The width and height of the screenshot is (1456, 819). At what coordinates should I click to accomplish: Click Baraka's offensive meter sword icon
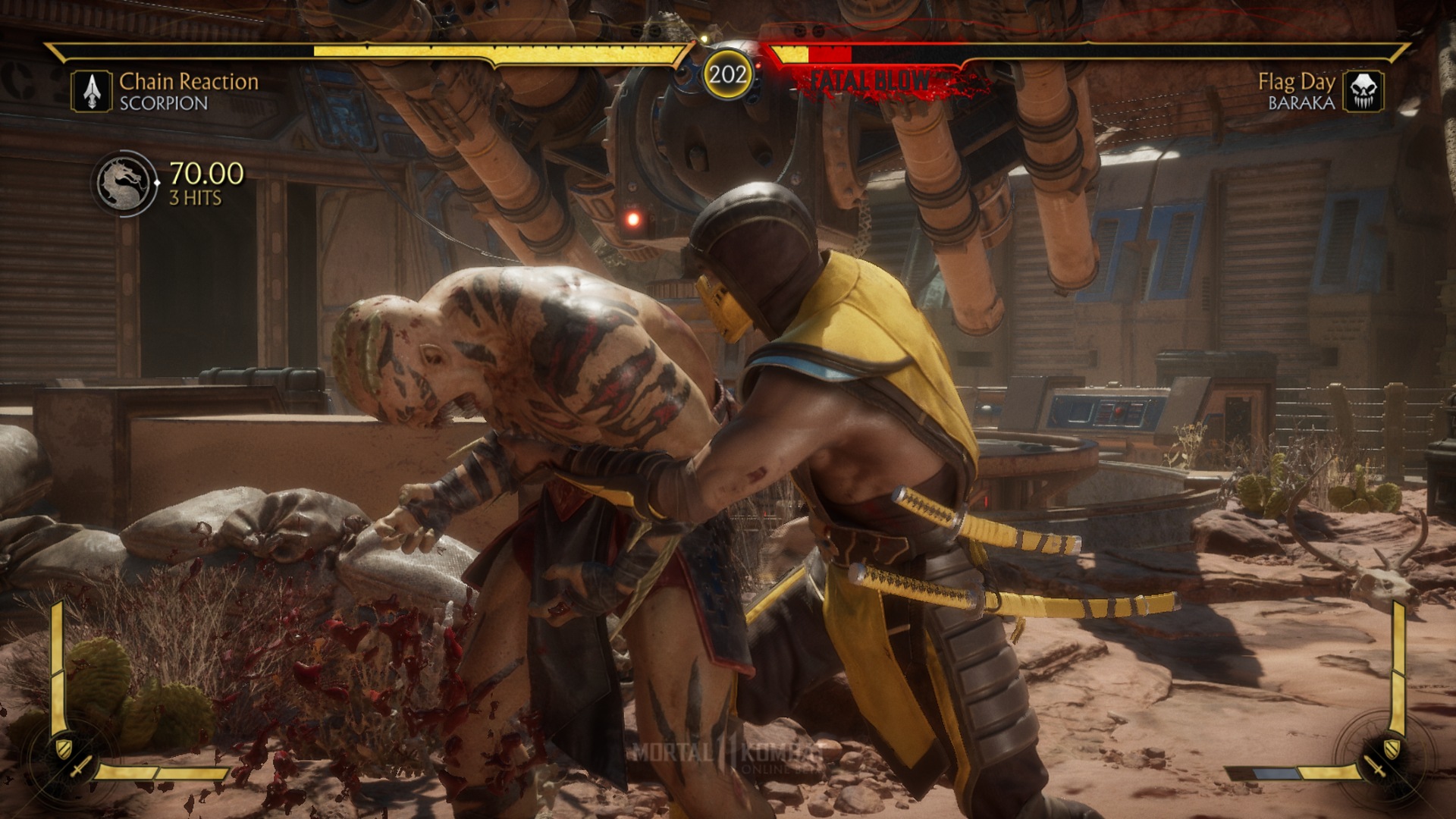1376,766
